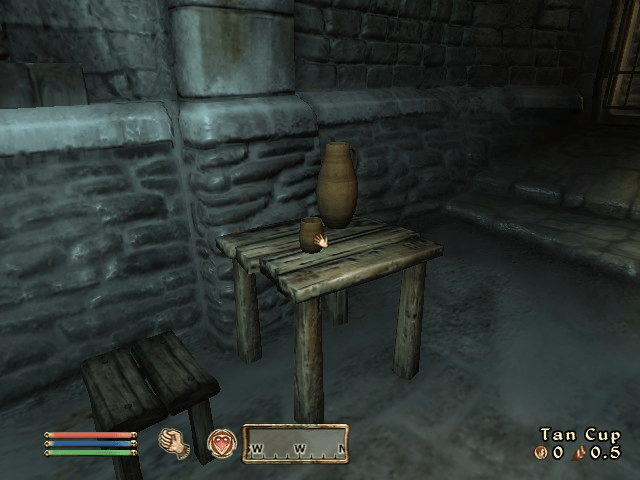
Task: Select the heart-shaped active spell icon
Action: tap(221, 443)
